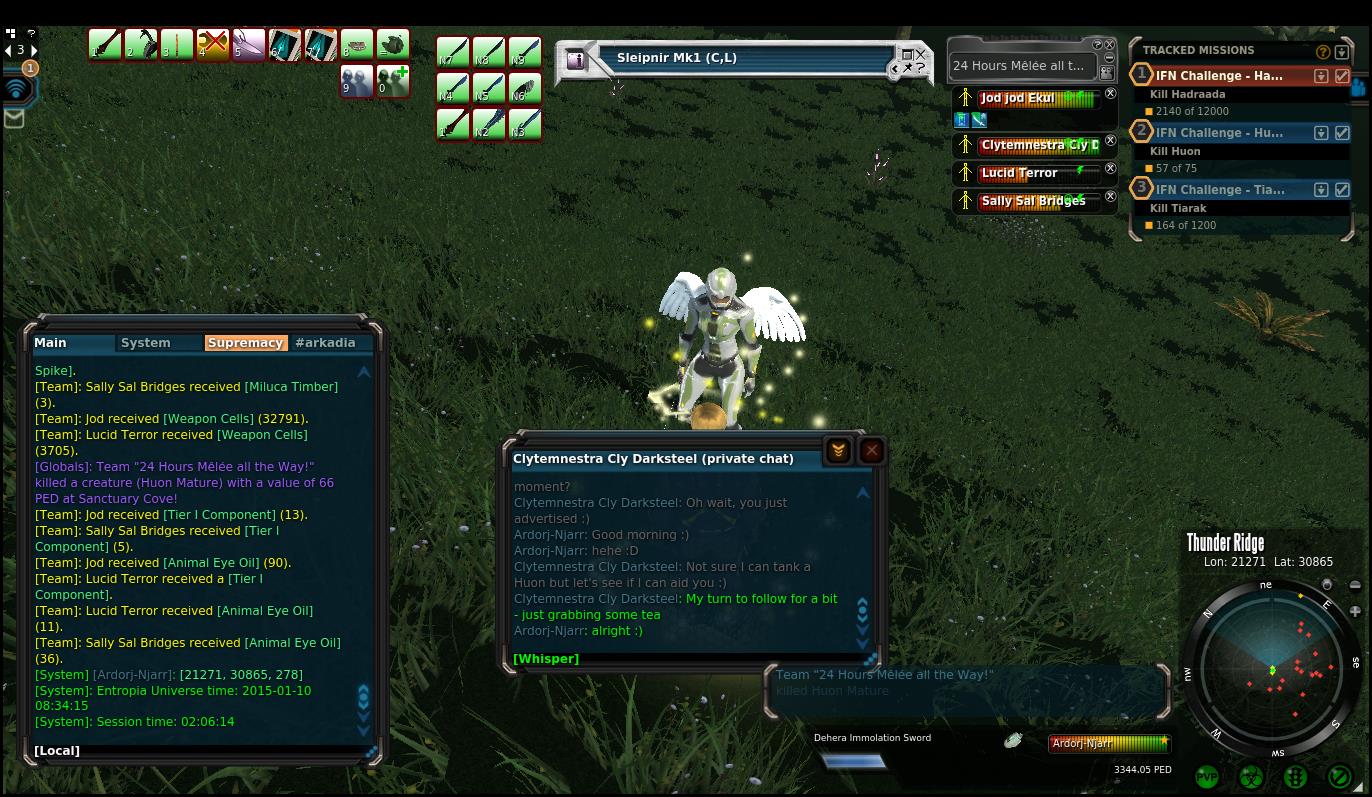This screenshot has width=1372, height=797.
Task: Close the Clytemnestra private chat window
Action: 872,451
